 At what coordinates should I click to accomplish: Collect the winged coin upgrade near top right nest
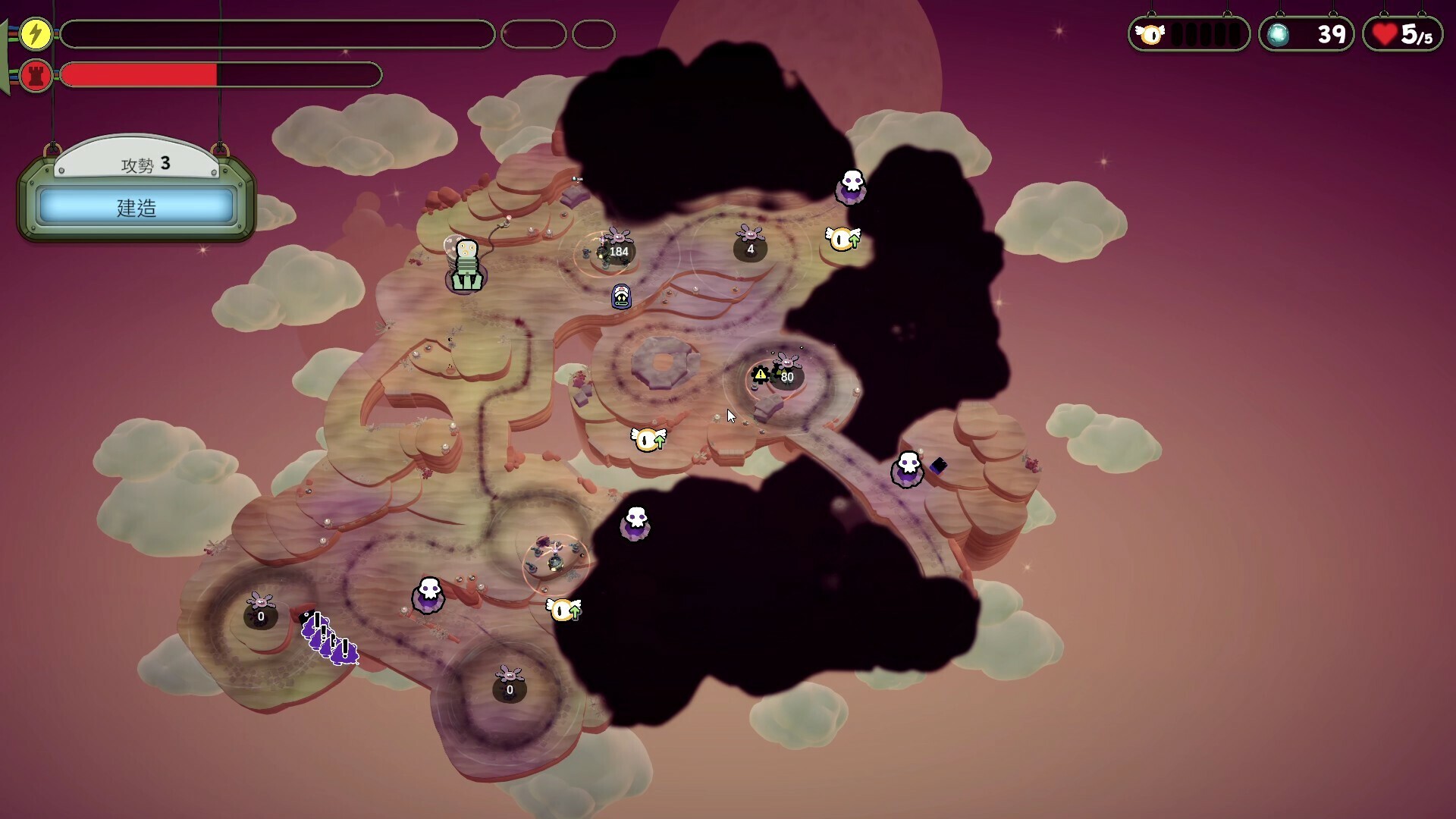click(842, 238)
